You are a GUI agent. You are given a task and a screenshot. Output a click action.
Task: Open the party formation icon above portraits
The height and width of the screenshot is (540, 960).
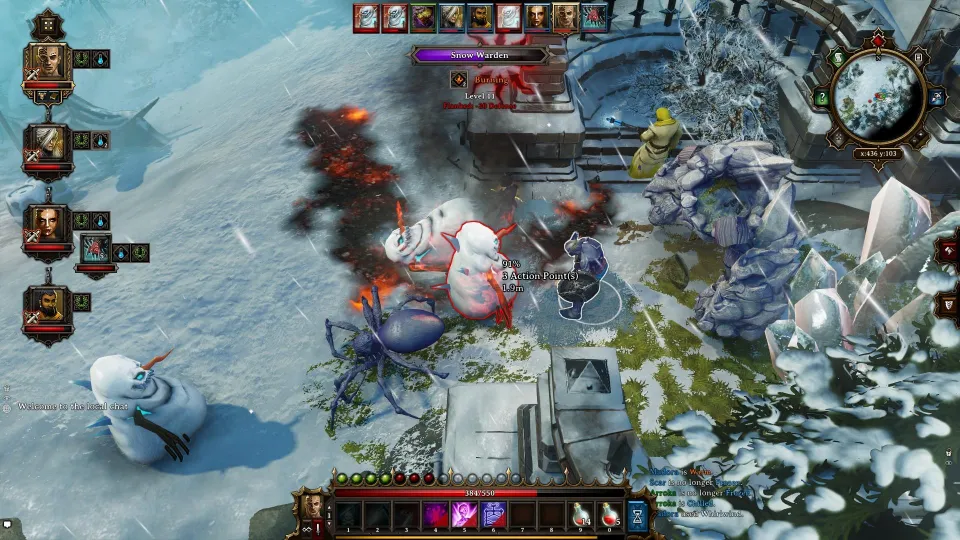click(47, 23)
